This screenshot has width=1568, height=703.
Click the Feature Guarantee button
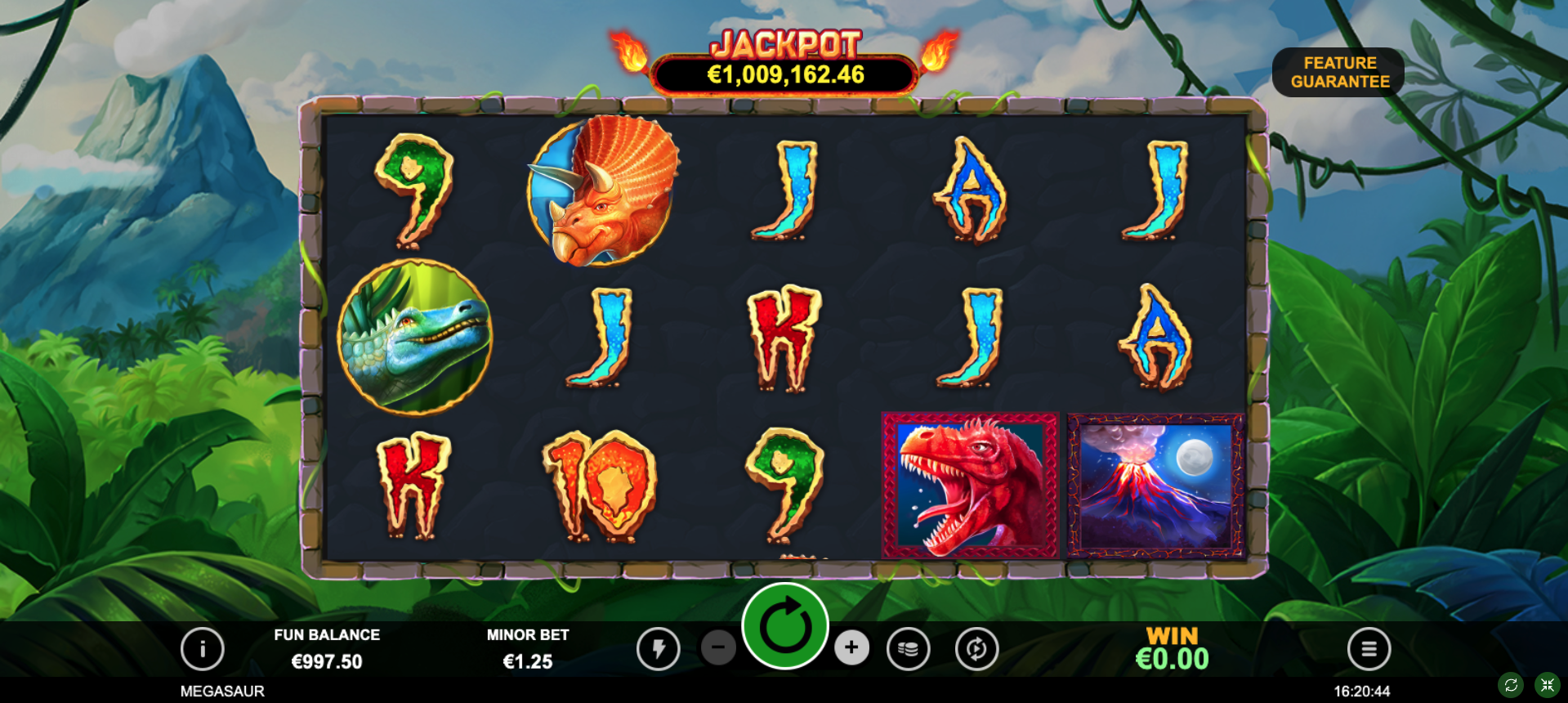[x=1338, y=72]
